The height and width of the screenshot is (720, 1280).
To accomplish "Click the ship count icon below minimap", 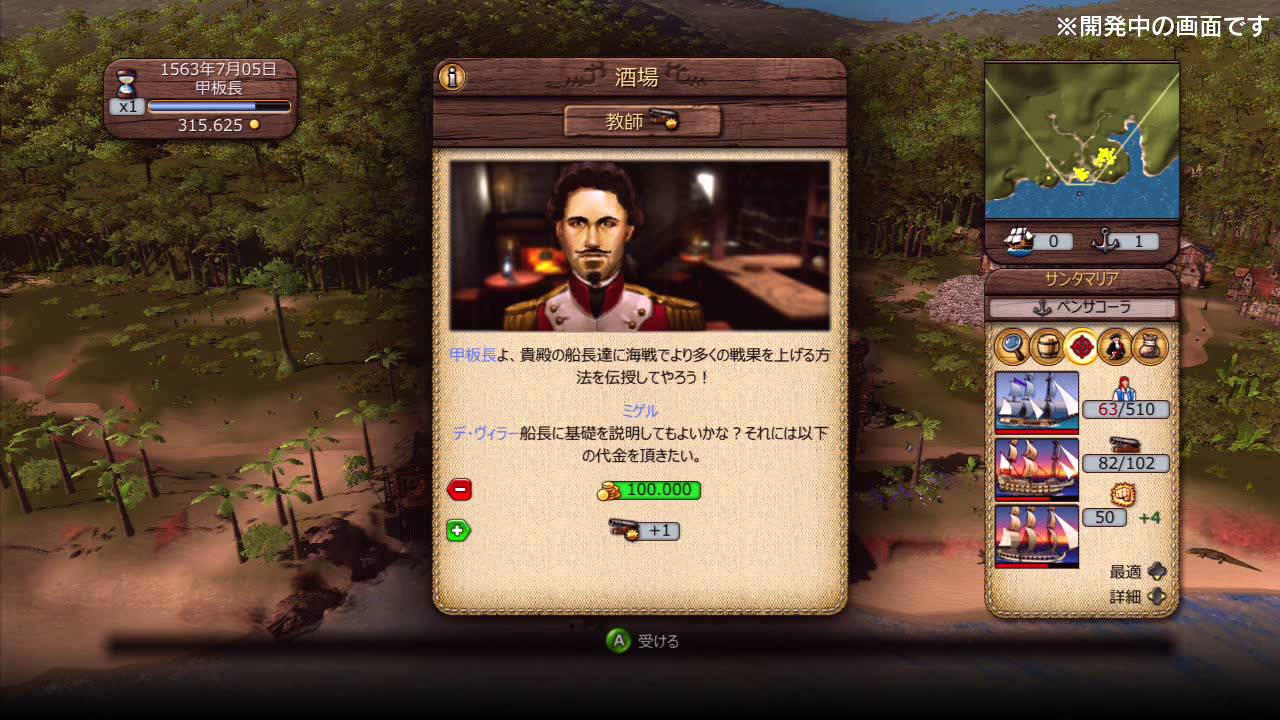I will click(1018, 240).
